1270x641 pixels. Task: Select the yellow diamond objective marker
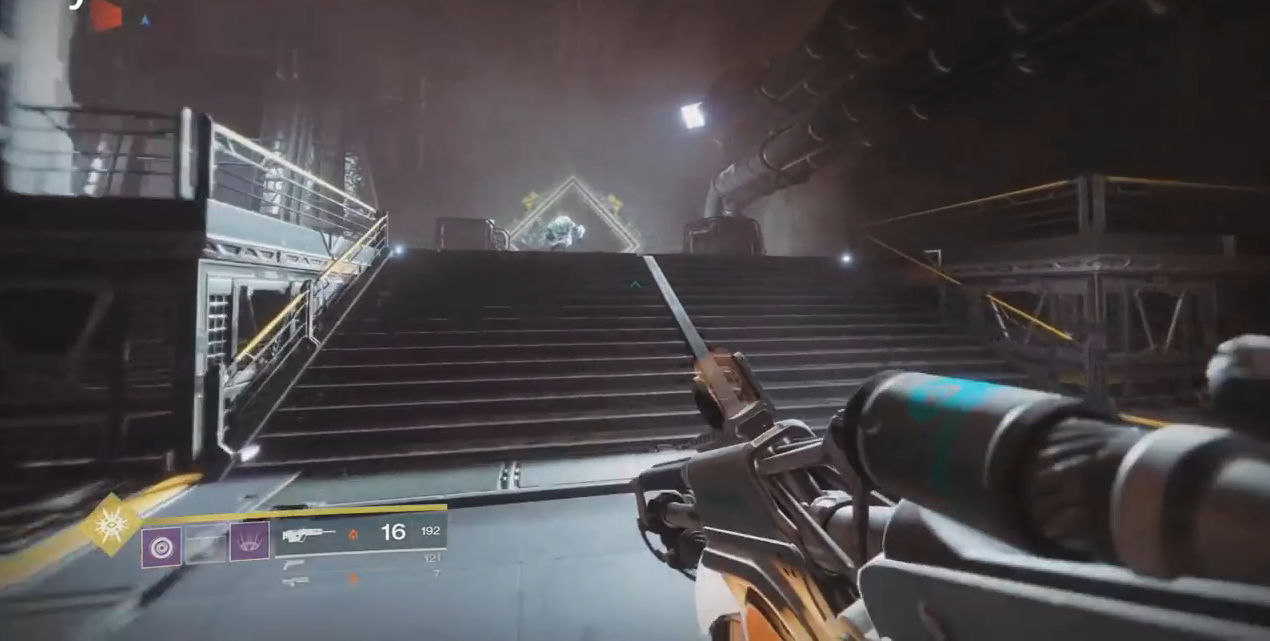pyautogui.click(x=574, y=215)
